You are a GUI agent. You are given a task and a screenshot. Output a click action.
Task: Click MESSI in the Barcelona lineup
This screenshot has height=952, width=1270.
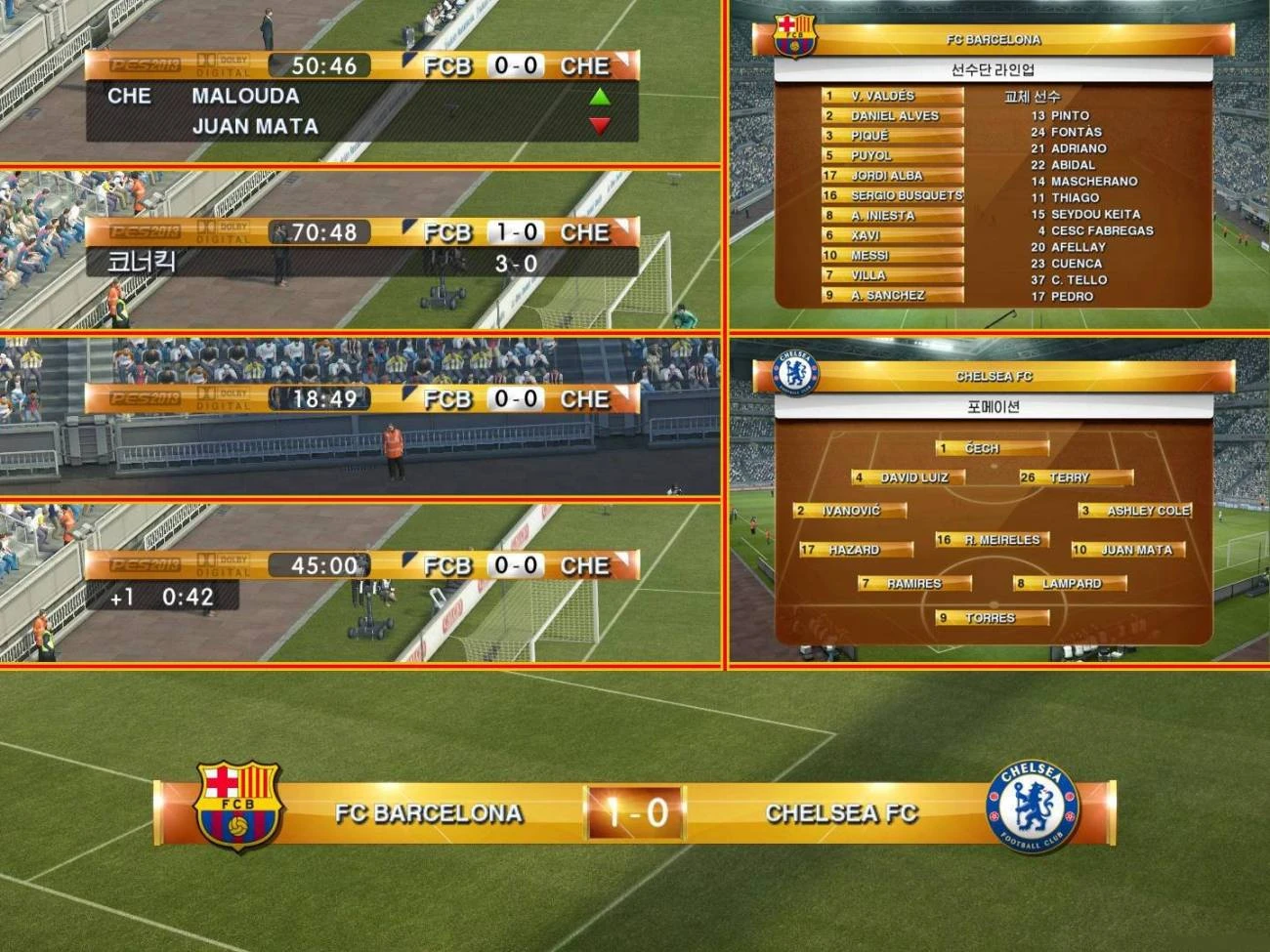(891, 255)
